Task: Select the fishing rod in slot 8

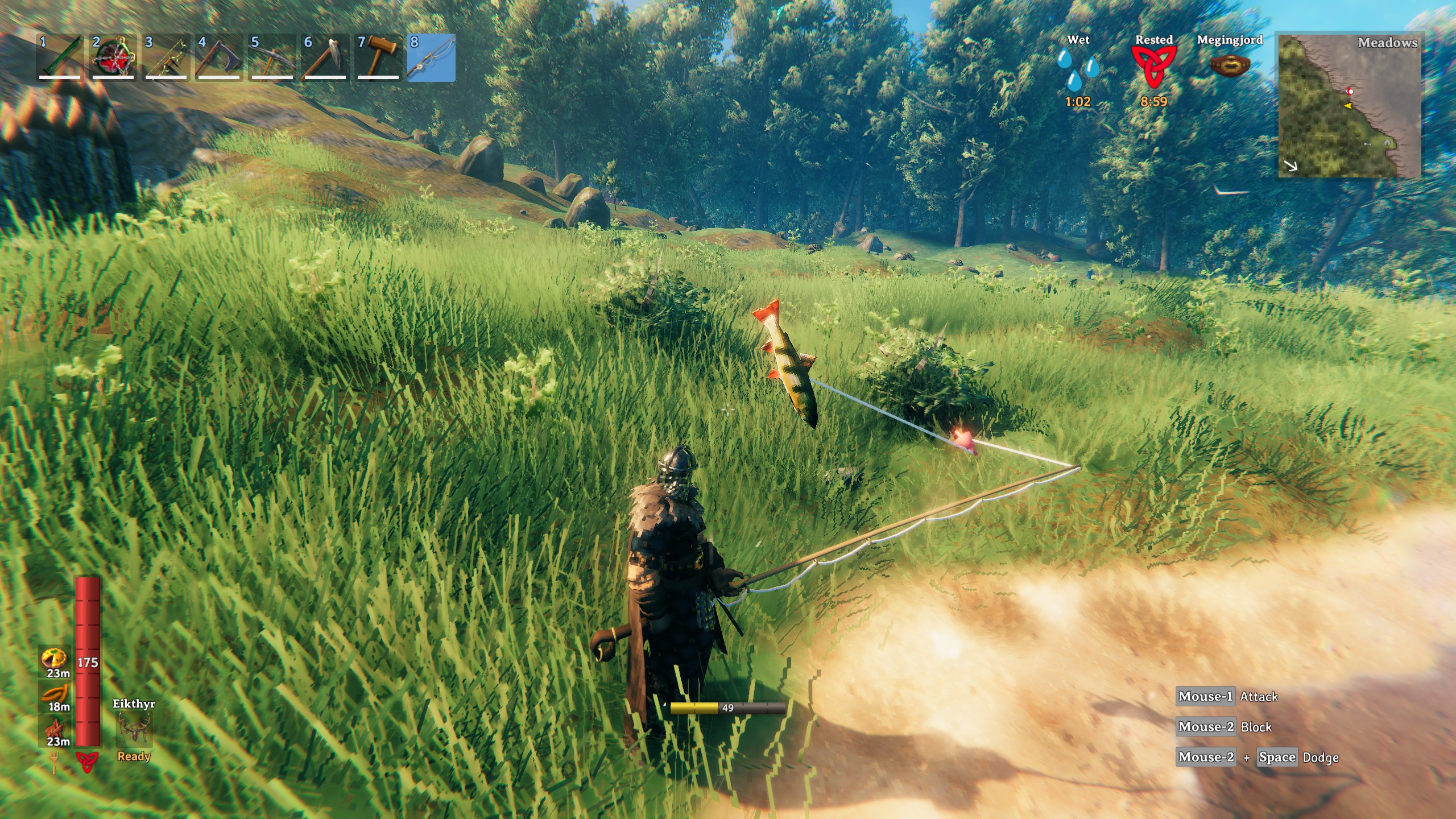Action: pyautogui.click(x=428, y=57)
